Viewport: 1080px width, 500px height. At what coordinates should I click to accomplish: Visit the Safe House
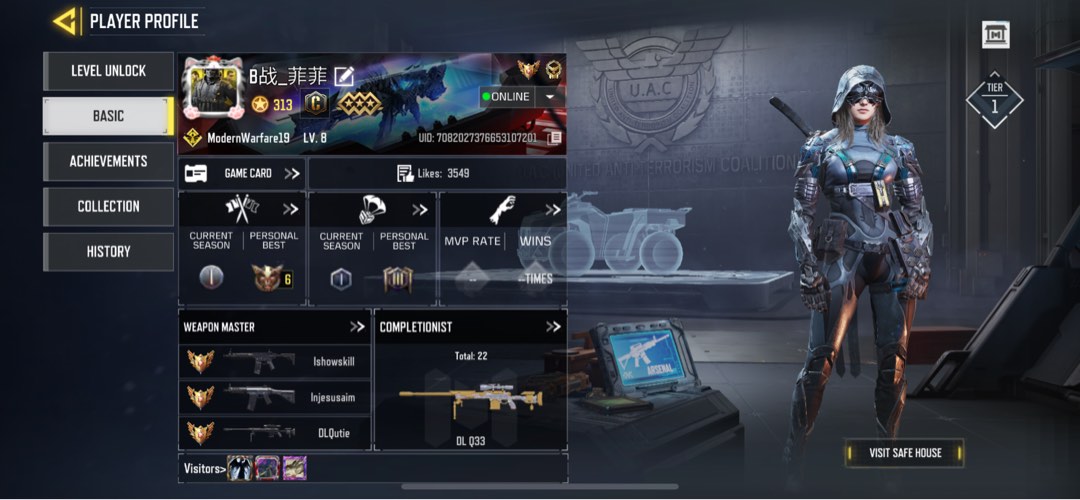[904, 453]
